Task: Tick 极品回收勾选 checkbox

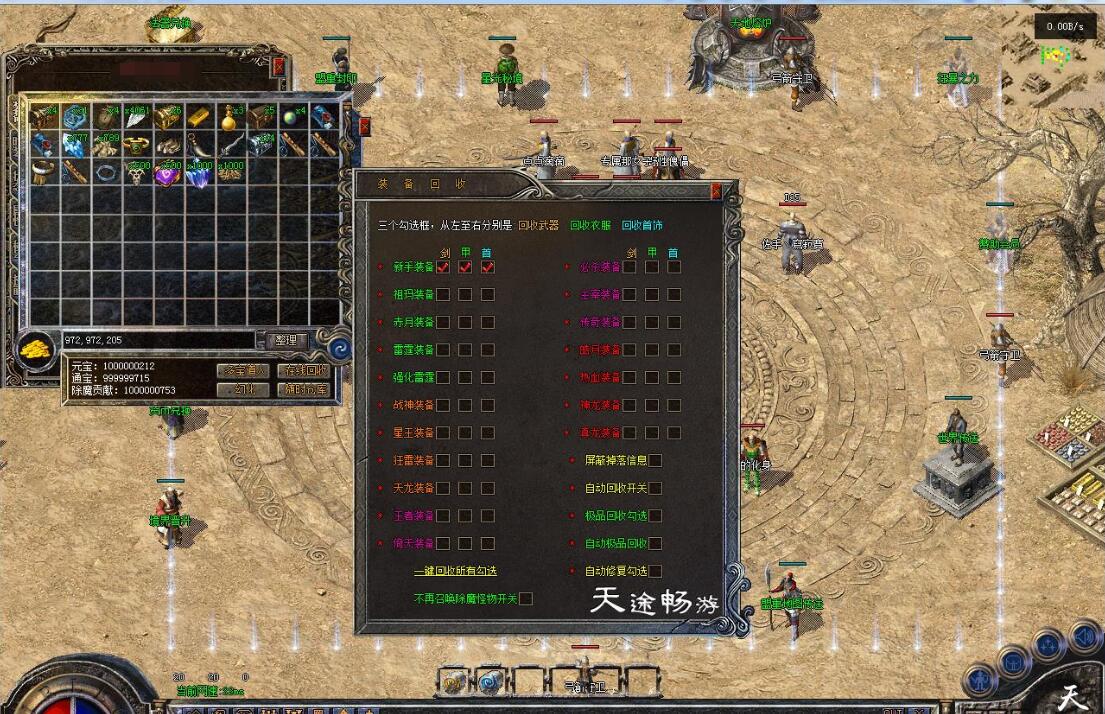Action: [x=656, y=516]
